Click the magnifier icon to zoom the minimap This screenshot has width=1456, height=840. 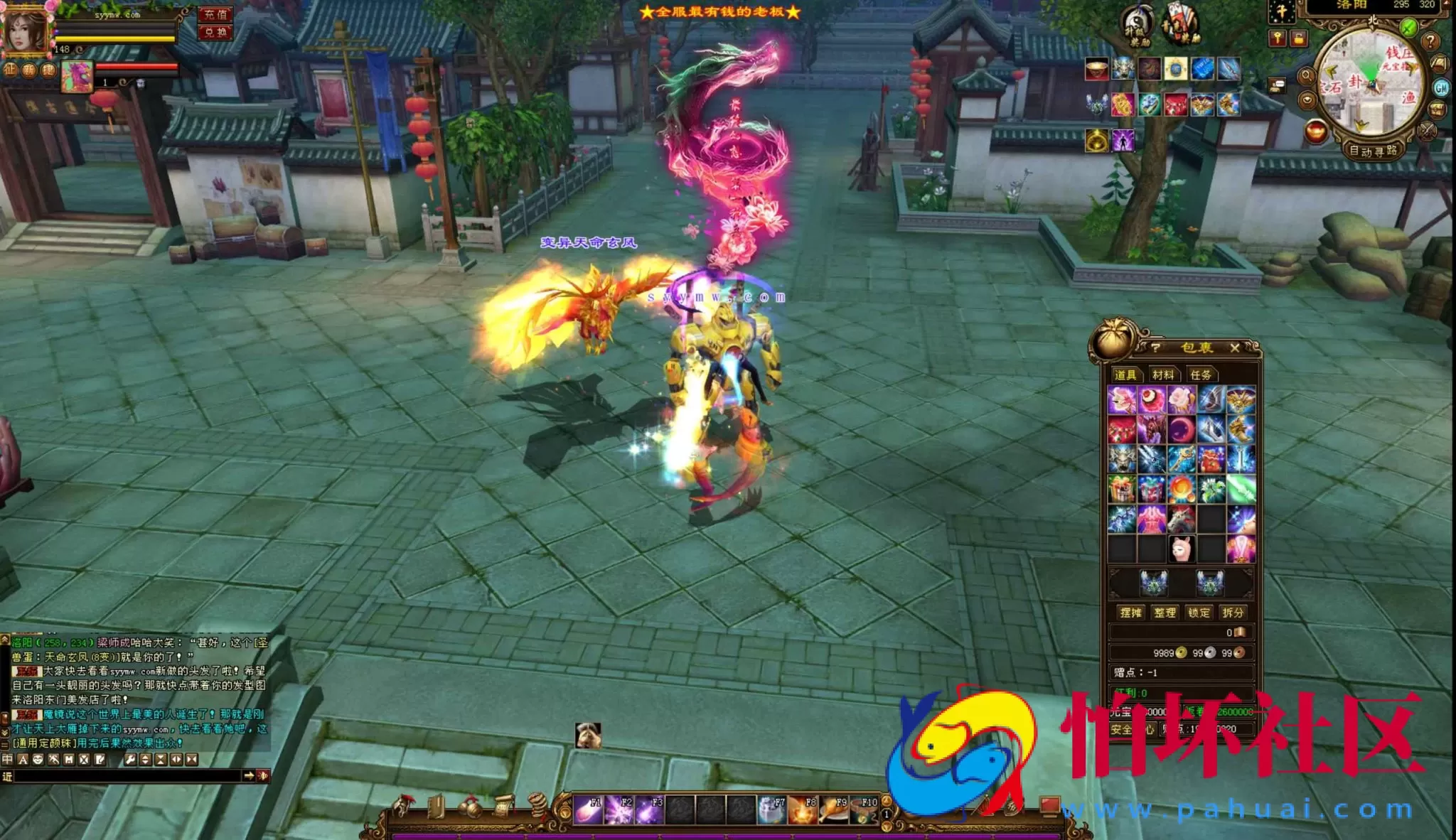pos(1306,77)
